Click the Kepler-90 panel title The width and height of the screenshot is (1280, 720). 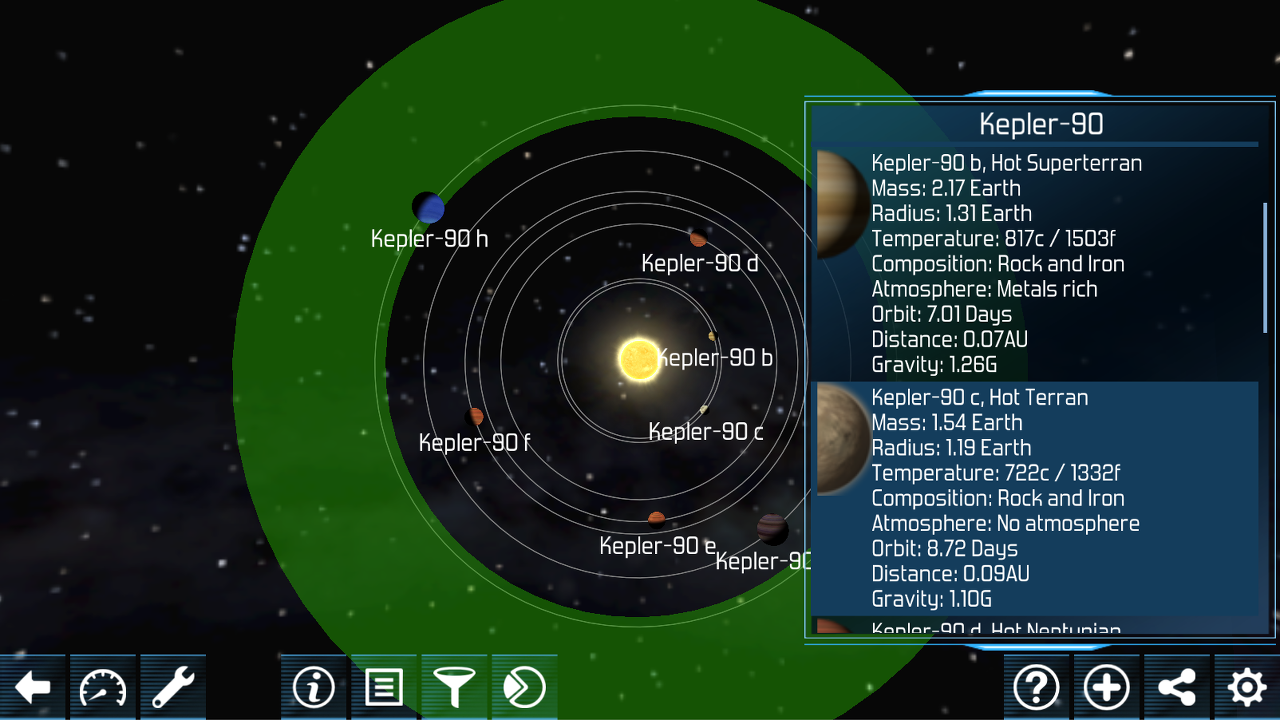1040,124
